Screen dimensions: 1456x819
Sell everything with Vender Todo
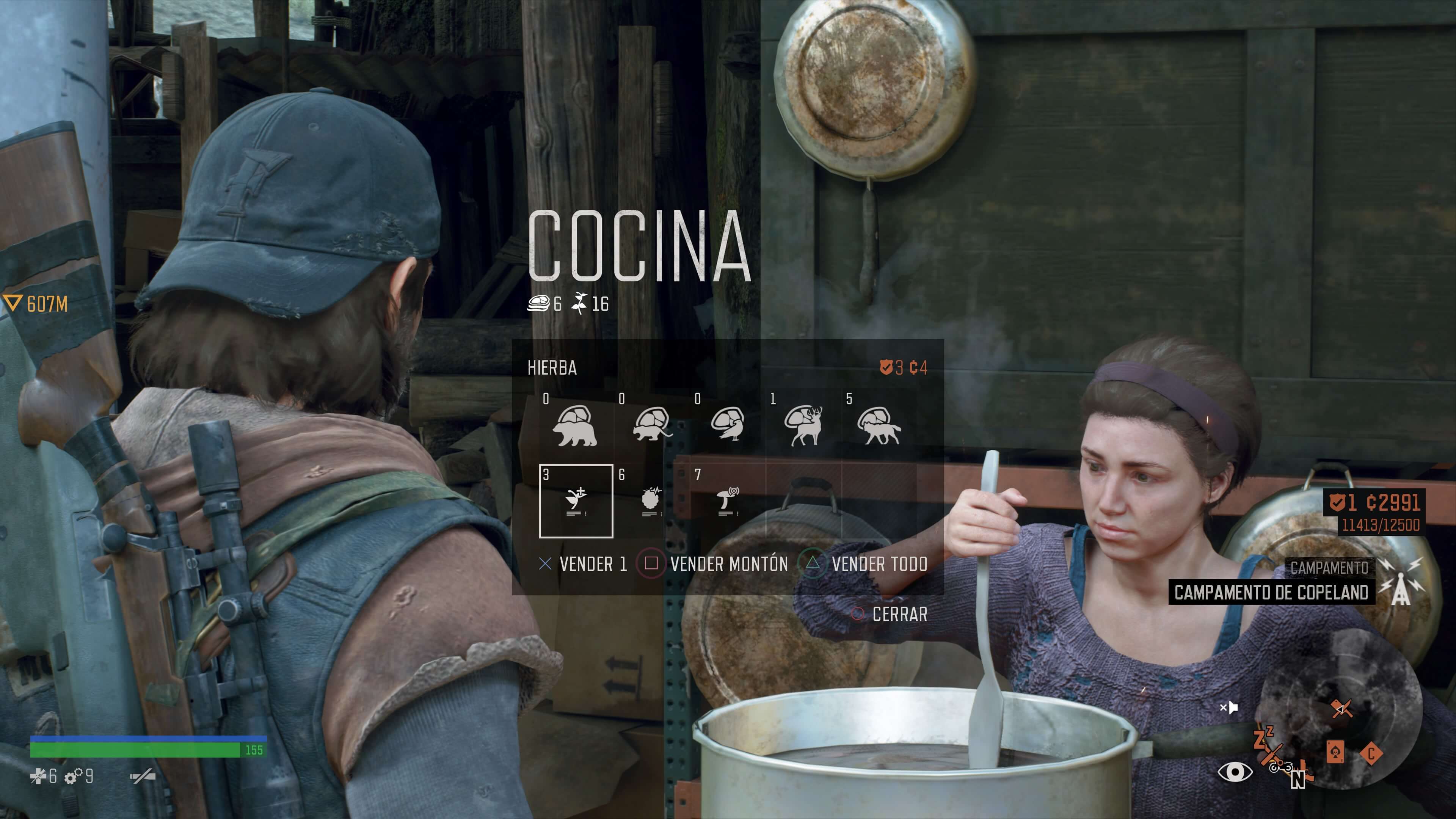pyautogui.click(x=865, y=564)
